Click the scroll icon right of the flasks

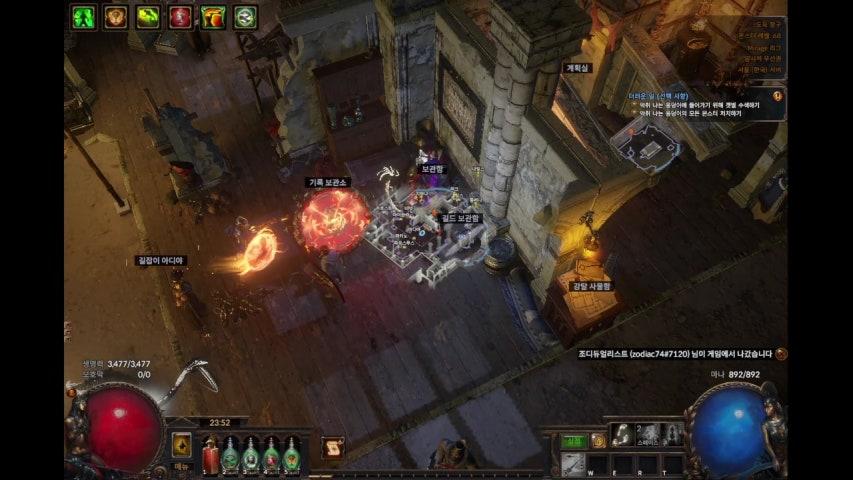[333, 447]
